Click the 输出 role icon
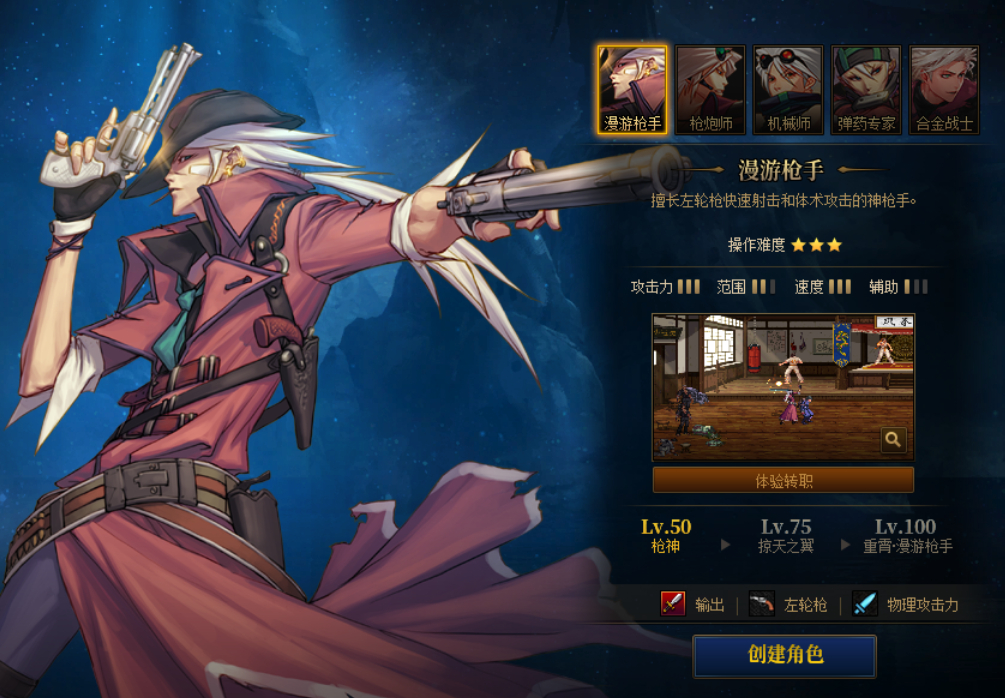The width and height of the screenshot is (1005, 698). pyautogui.click(x=673, y=604)
